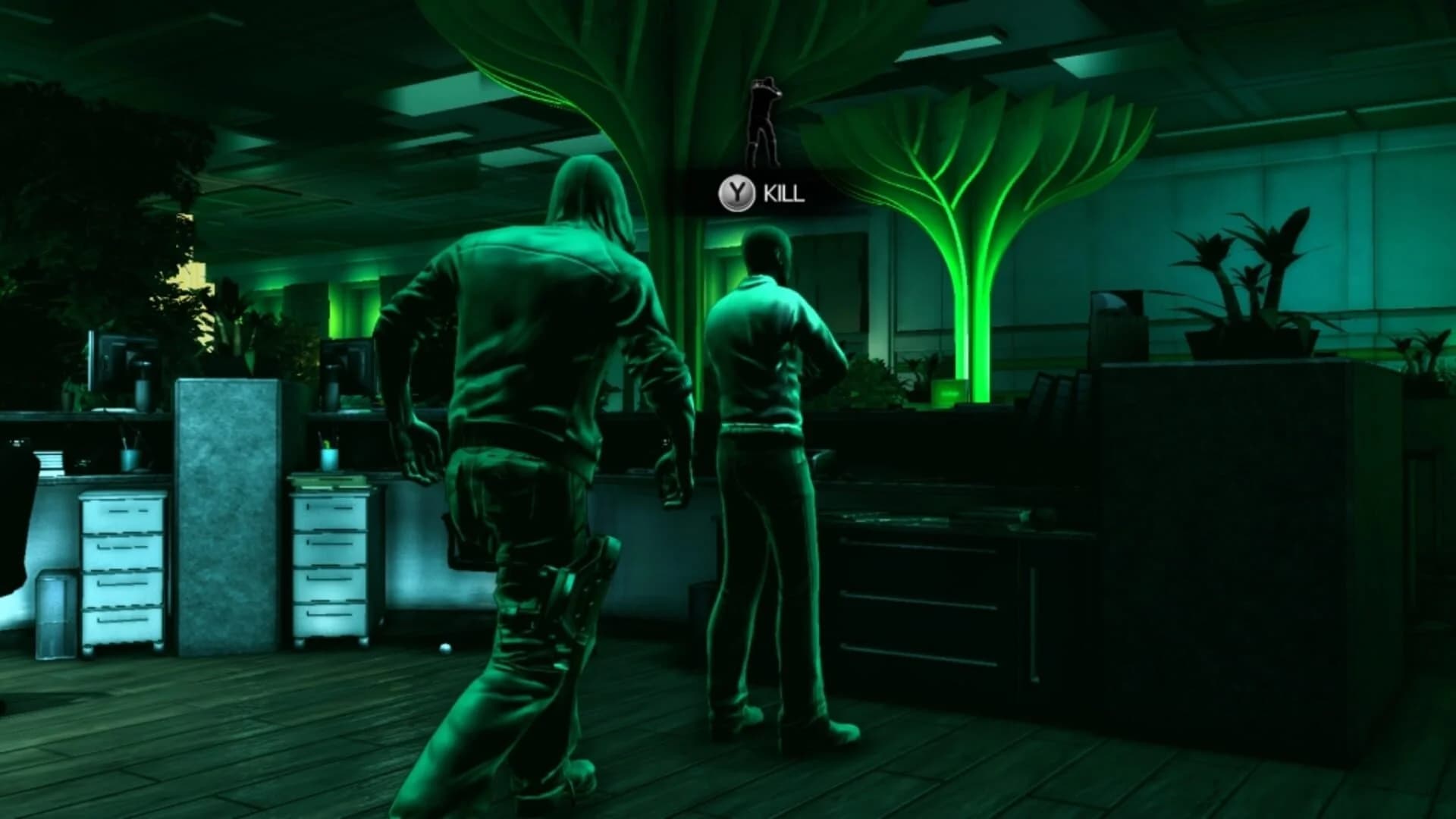Image resolution: width=1456 pixels, height=819 pixels.
Task: Click the small white ball on the floor
Action: (x=446, y=649)
